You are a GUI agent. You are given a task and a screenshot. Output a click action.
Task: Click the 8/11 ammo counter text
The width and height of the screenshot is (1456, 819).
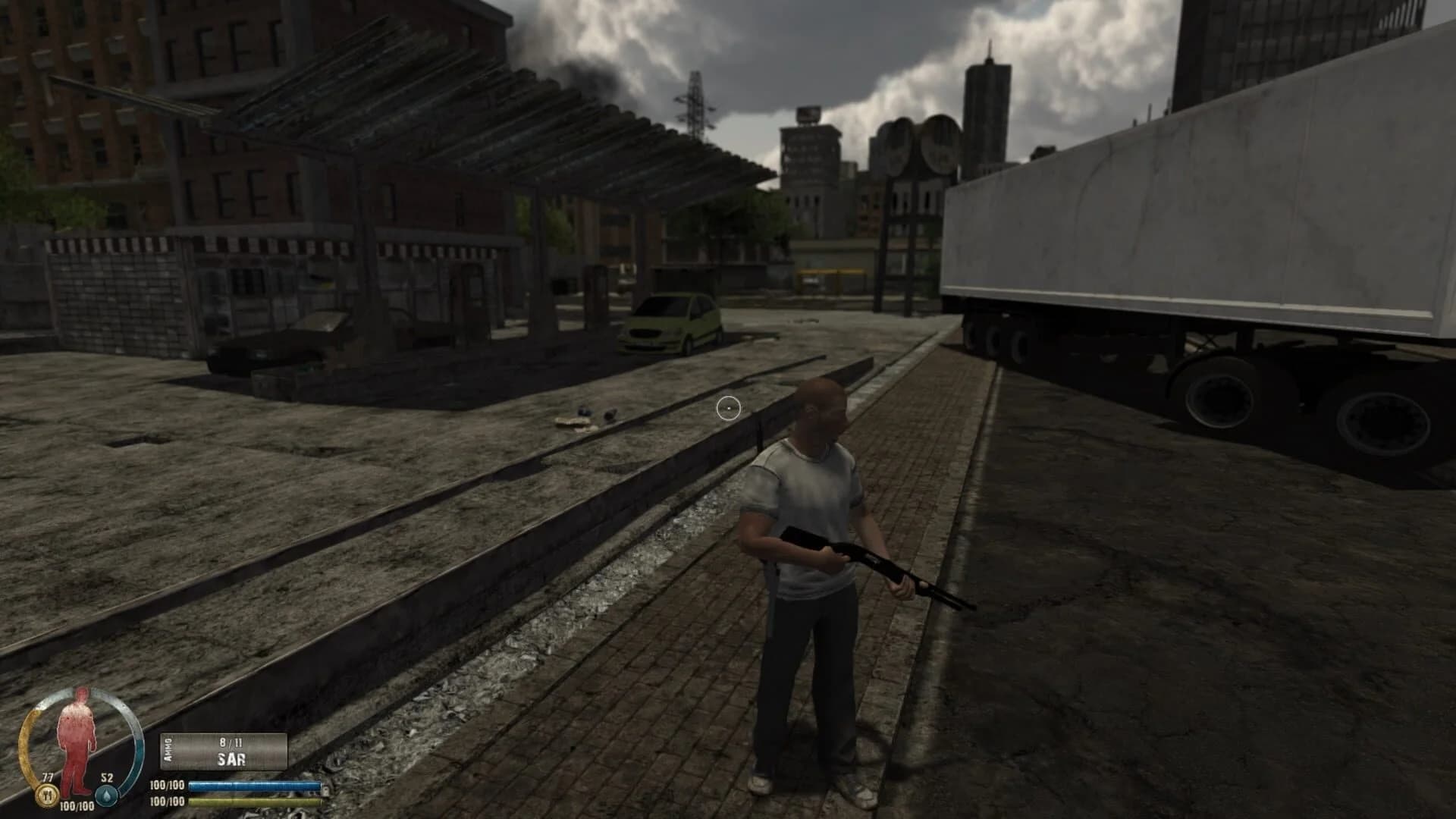click(231, 743)
